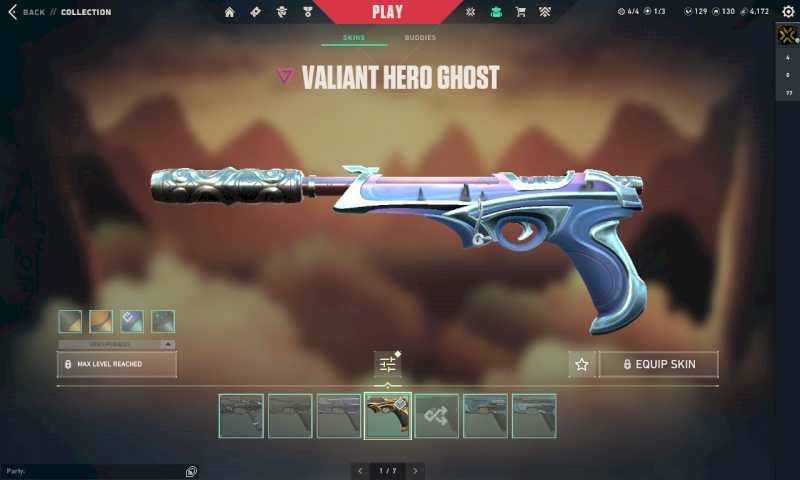The height and width of the screenshot is (480, 800).
Task: Click the red PLAY button
Action: (388, 12)
